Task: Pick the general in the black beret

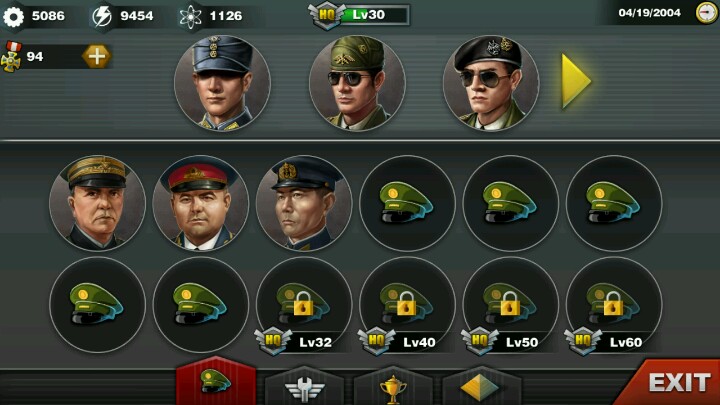Action: [x=491, y=83]
